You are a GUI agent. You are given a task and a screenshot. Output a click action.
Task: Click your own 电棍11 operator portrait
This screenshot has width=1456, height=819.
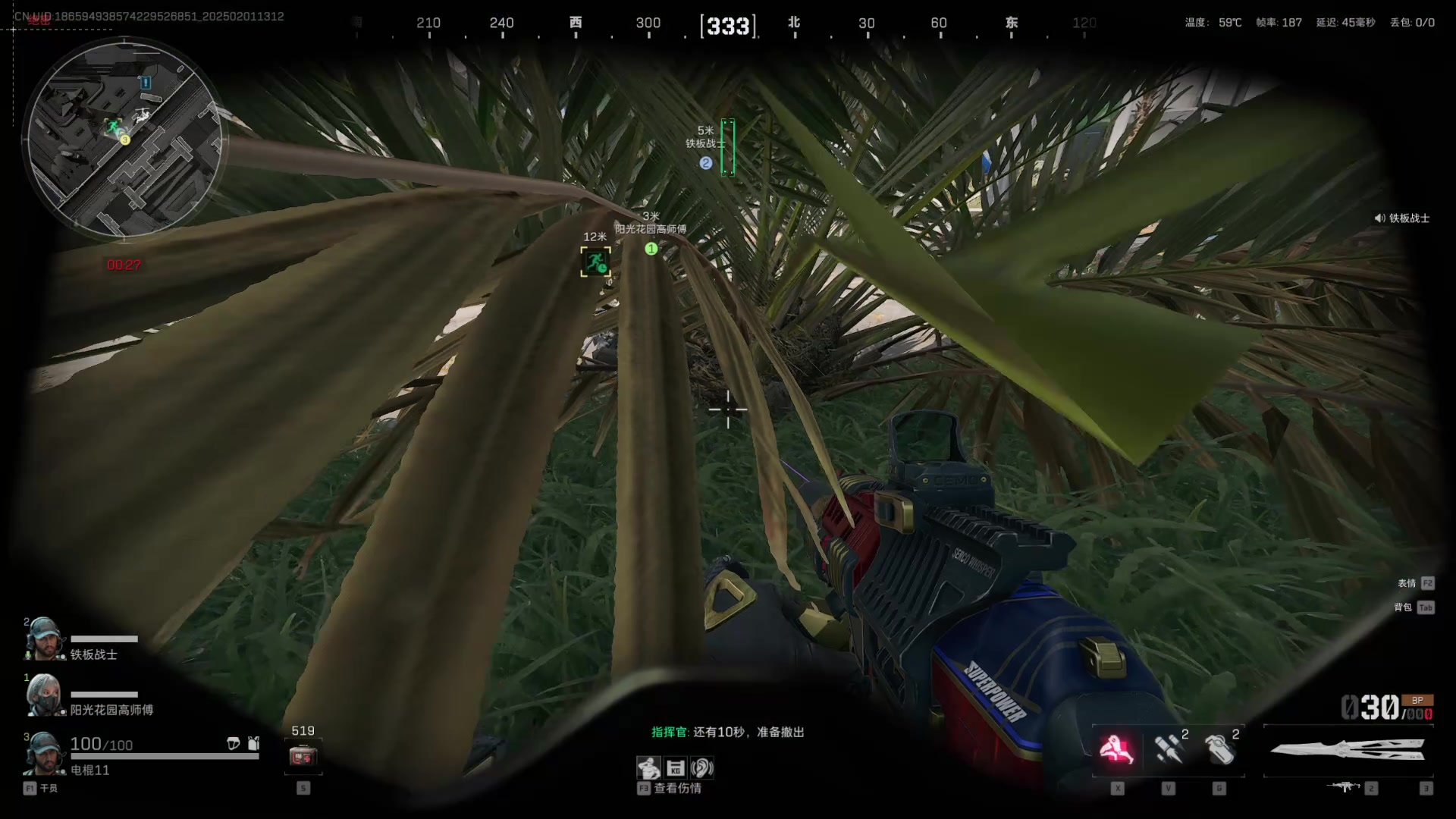(x=43, y=753)
